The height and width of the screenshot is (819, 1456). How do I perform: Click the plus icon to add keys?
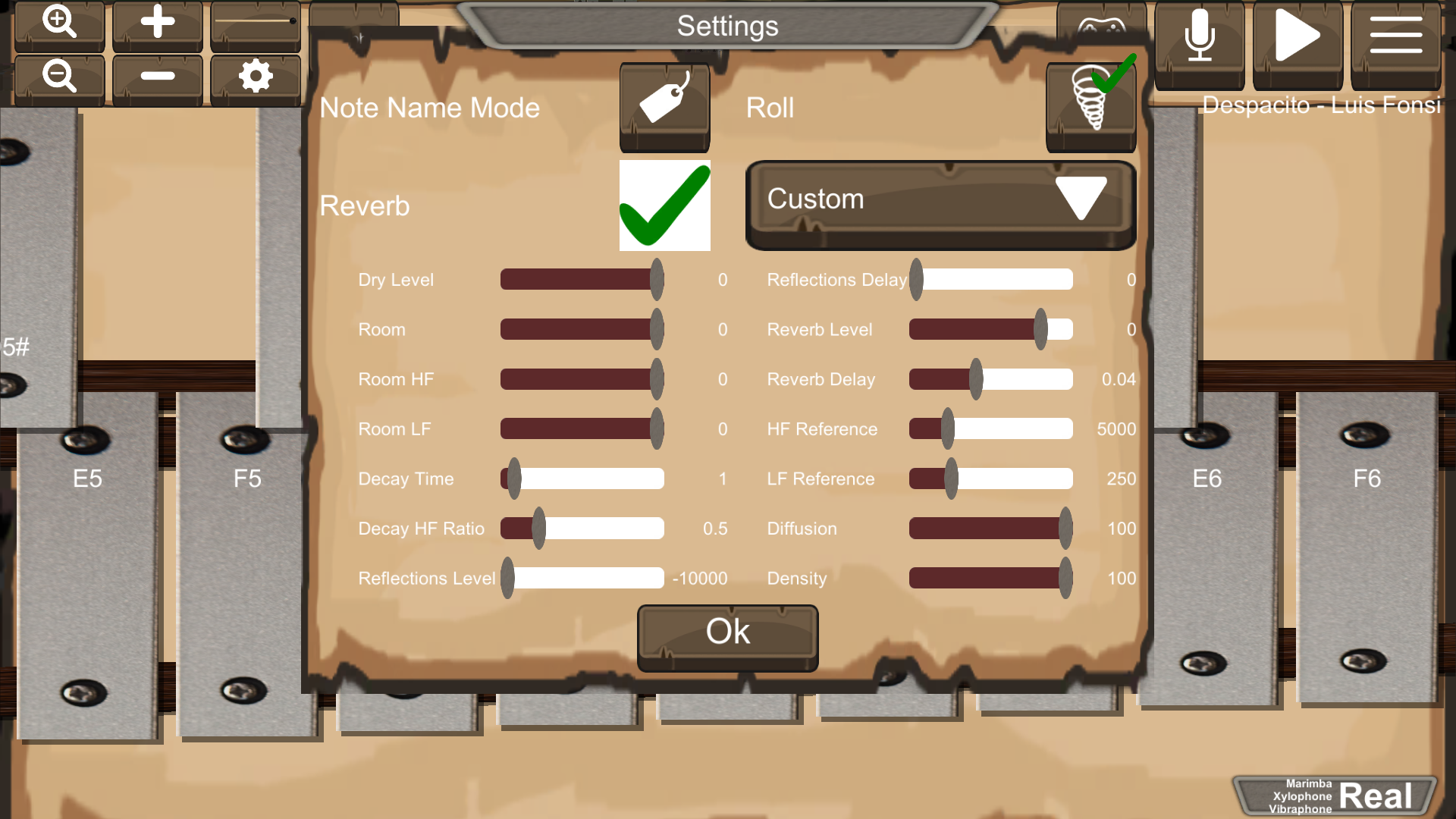(x=157, y=24)
